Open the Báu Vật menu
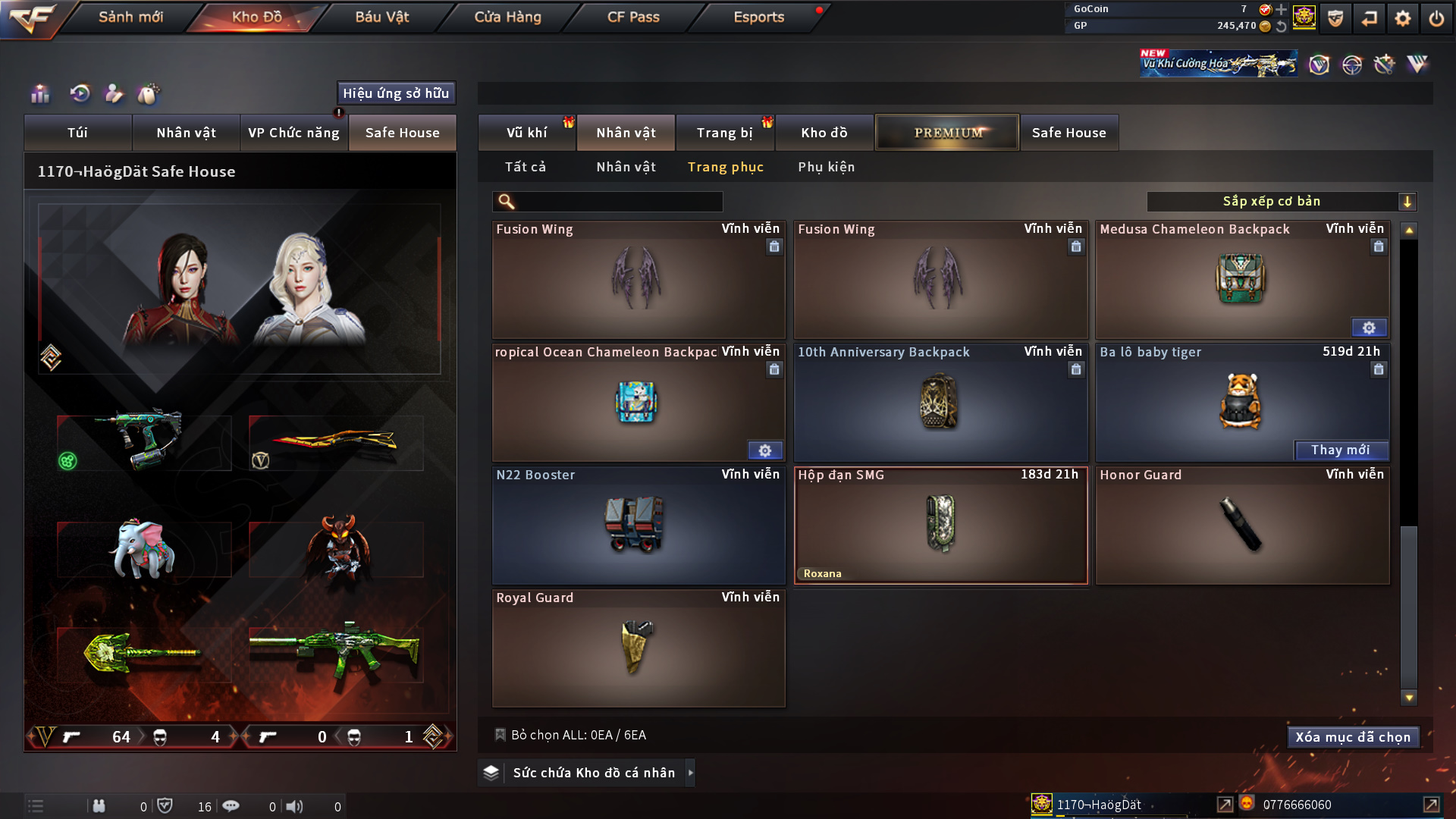This screenshot has width=1456, height=819. (381, 17)
